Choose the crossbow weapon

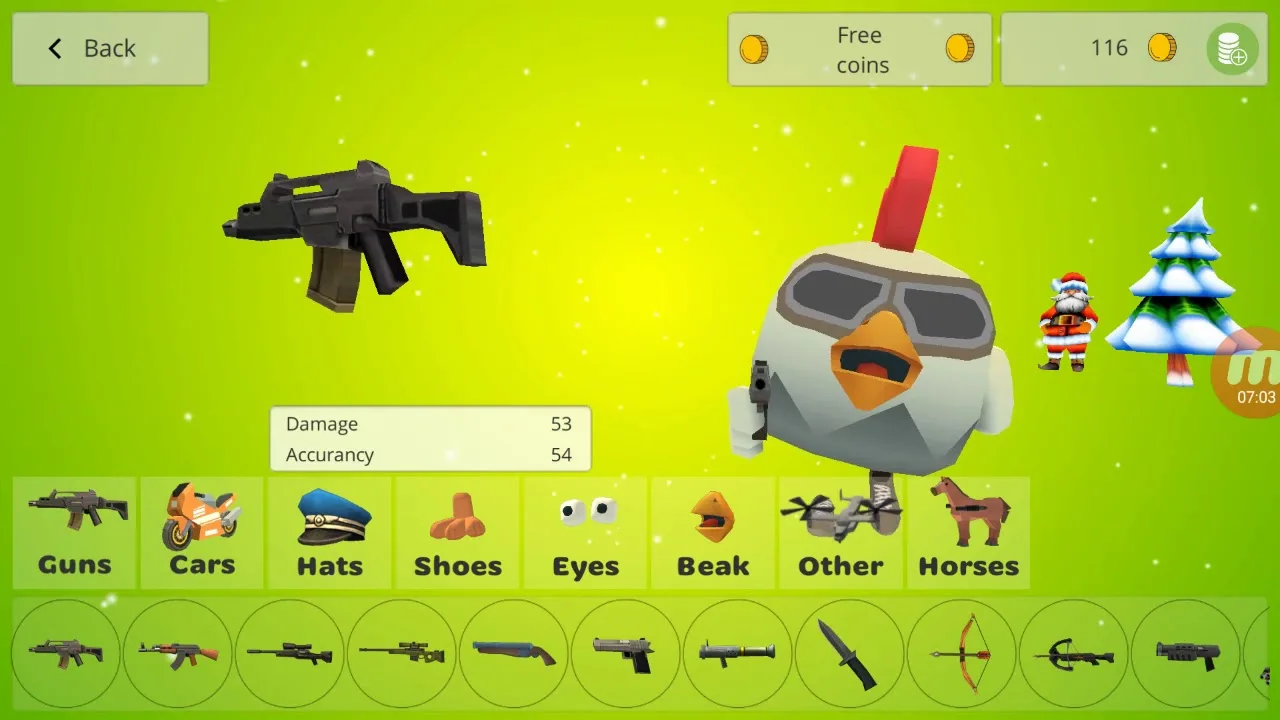pos(1073,652)
